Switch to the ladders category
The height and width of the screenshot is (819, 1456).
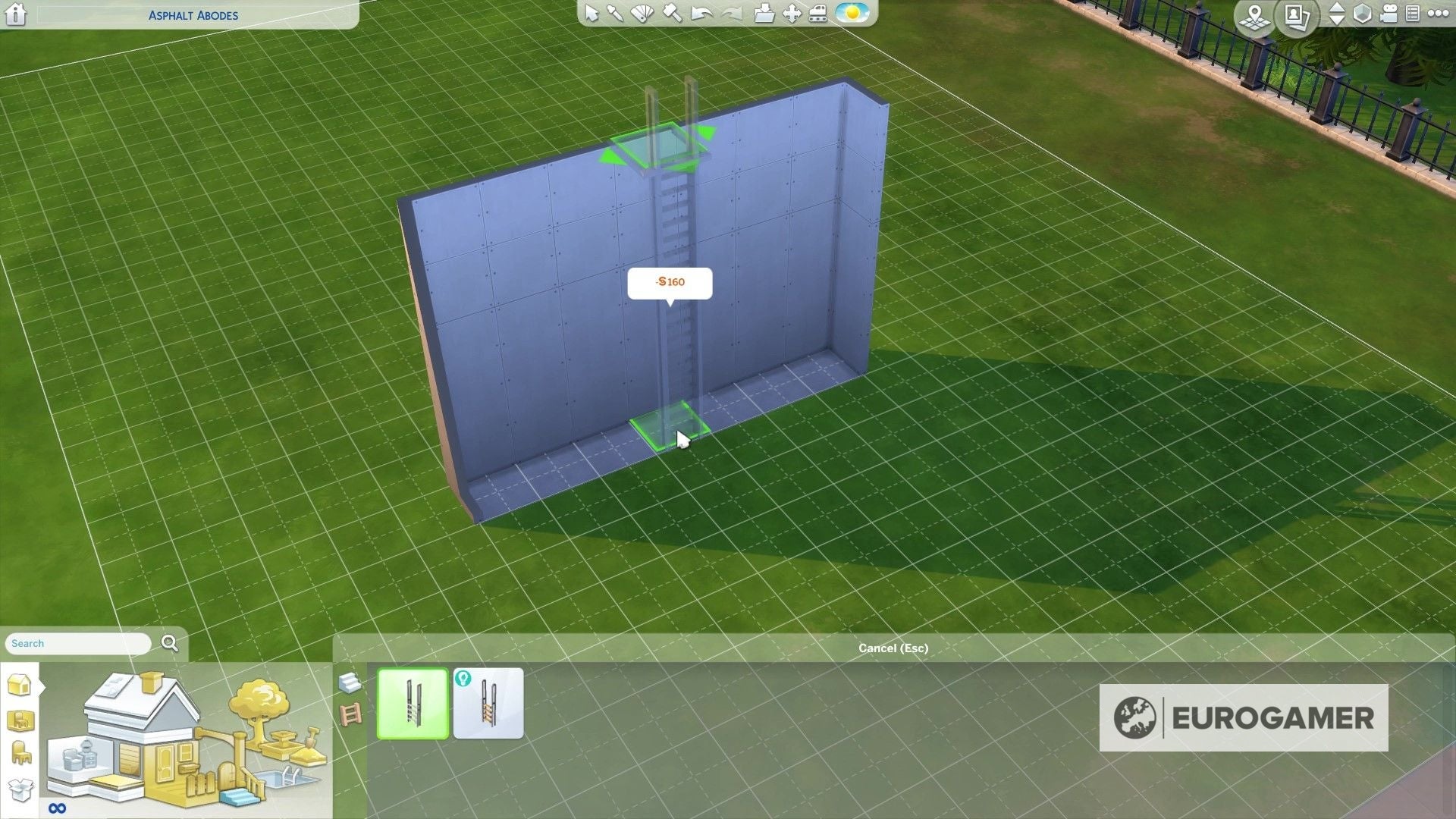click(350, 714)
